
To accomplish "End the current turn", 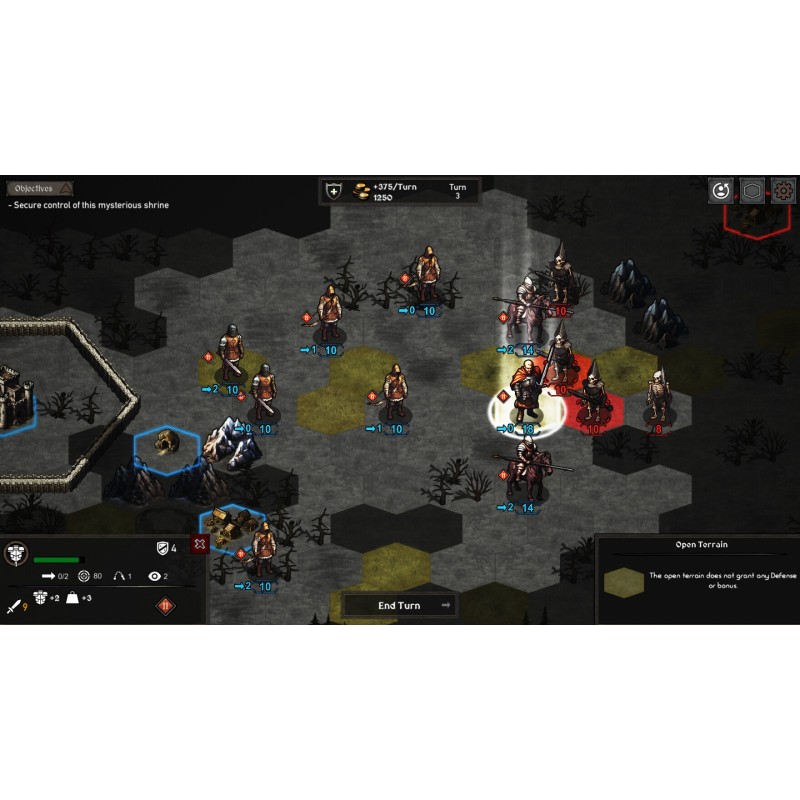I will (x=400, y=605).
